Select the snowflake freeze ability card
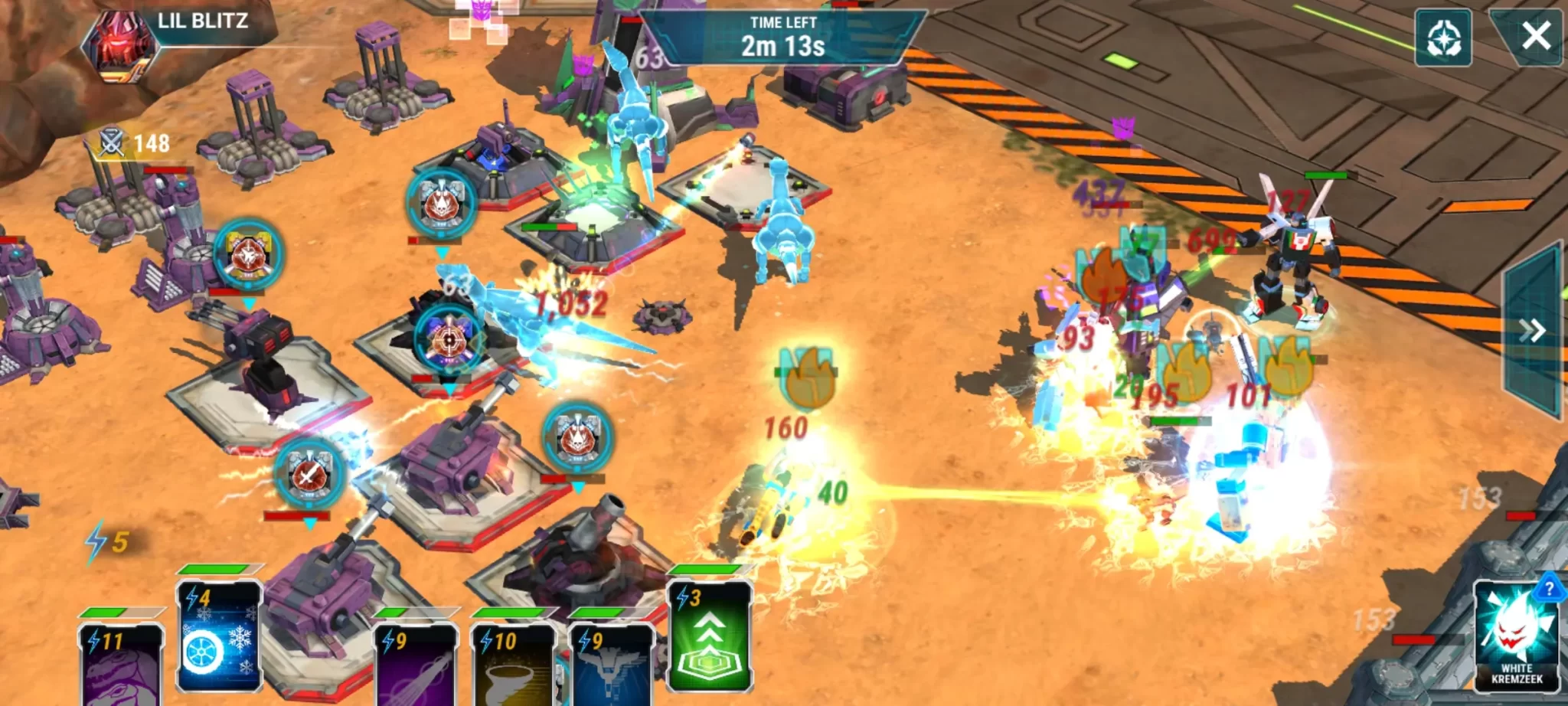Screen dimensions: 1568x706 coord(219,637)
